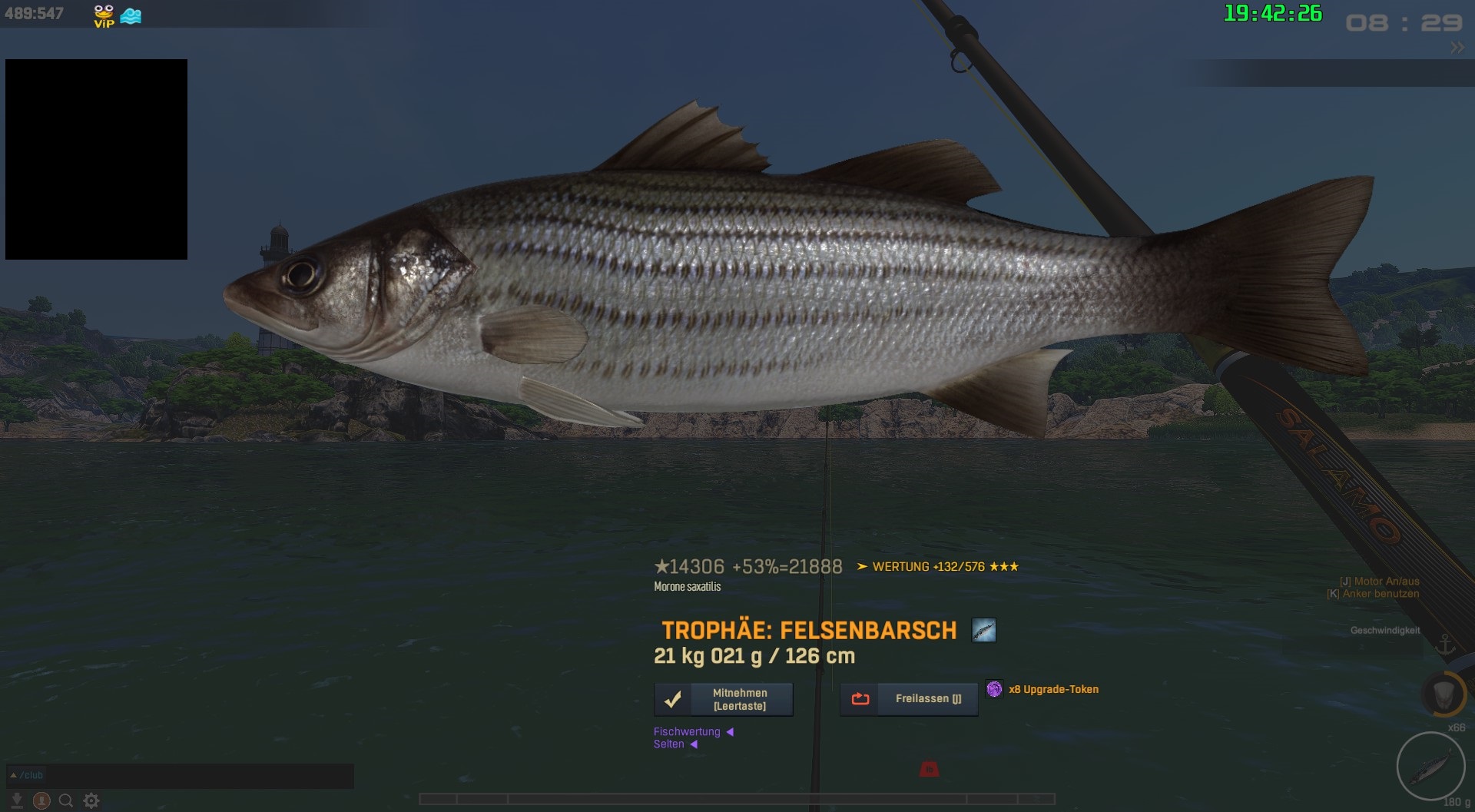Release the fish with the Freilassen button
Image resolution: width=1475 pixels, height=812 pixels.
pos(908,699)
